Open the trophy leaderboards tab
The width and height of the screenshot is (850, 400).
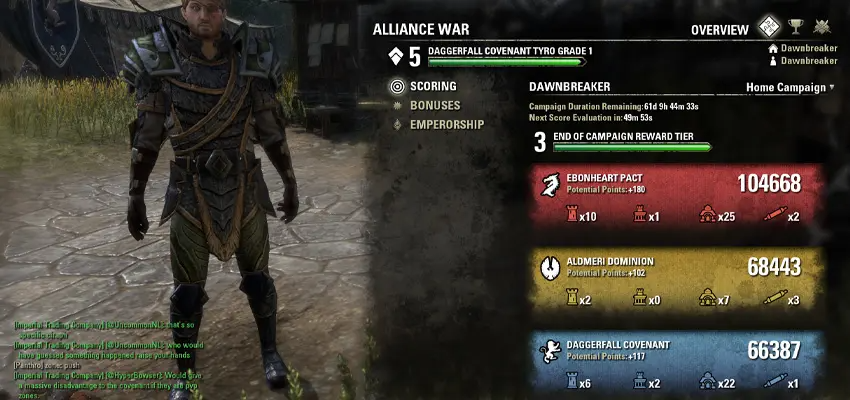pos(796,28)
